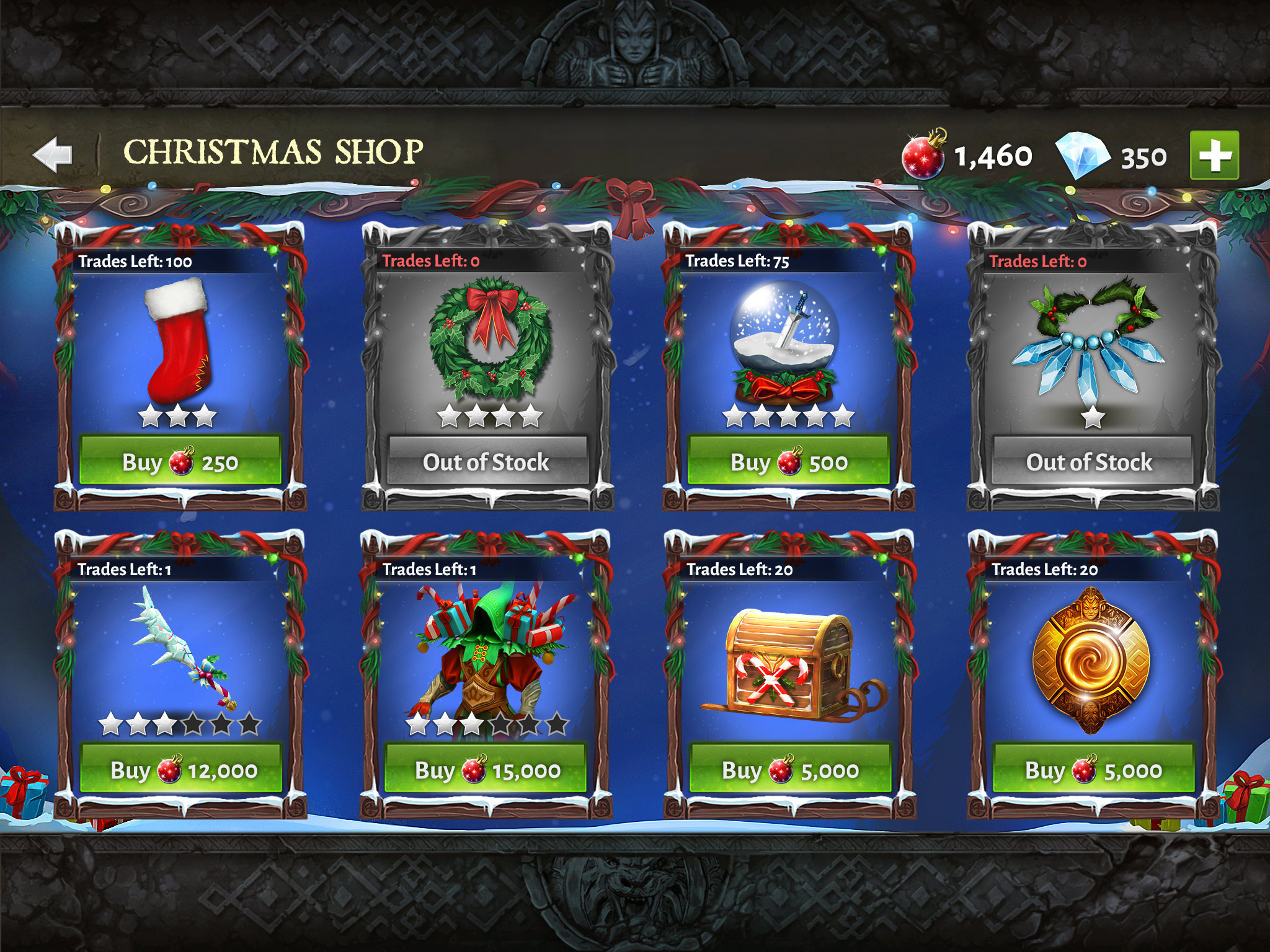The height and width of the screenshot is (952, 1270).
Task: Go back using the white arrow
Action: coord(53,154)
